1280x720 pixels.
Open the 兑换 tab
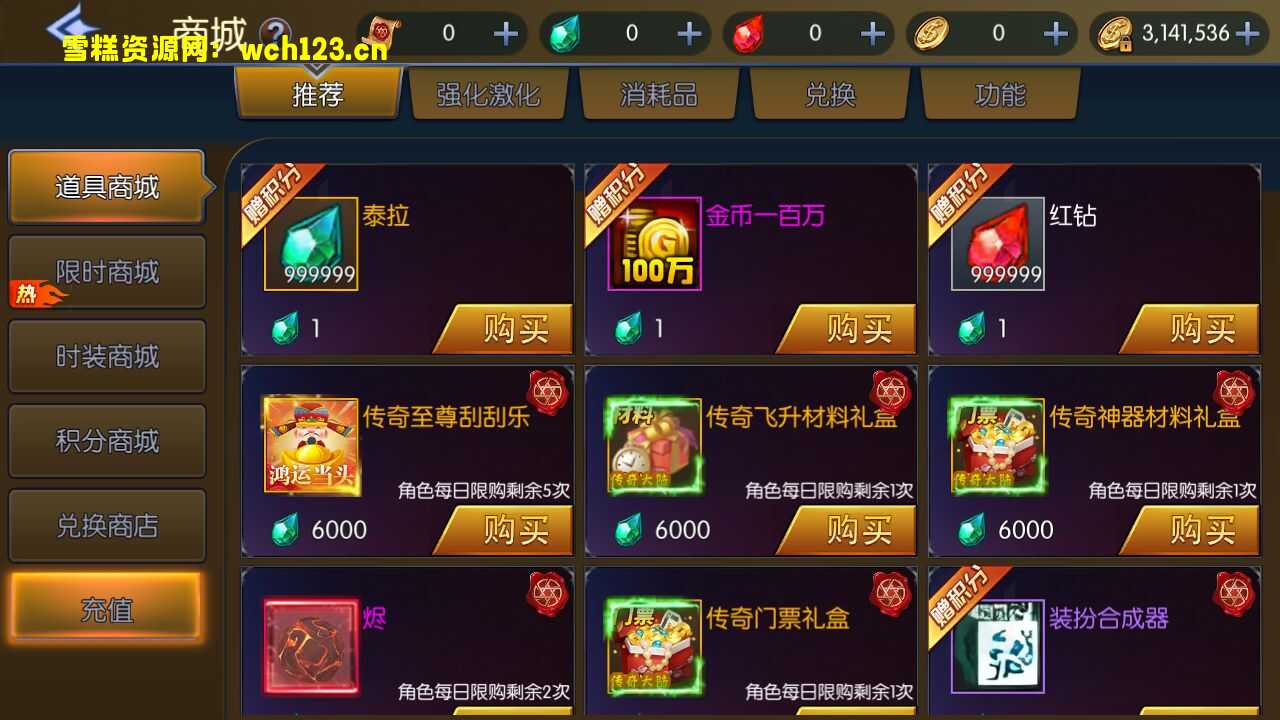830,93
